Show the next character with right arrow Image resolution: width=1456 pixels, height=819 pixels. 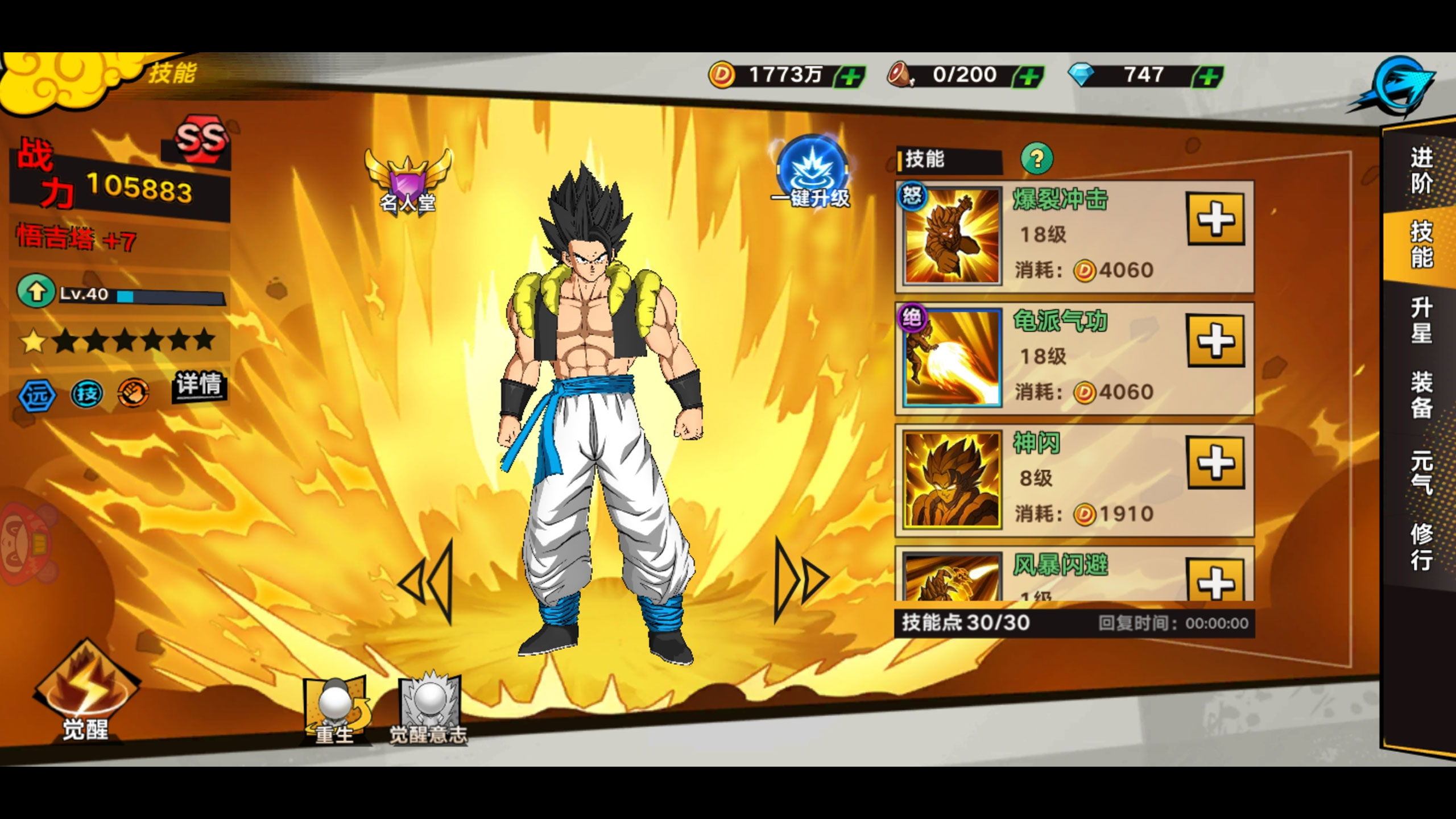[800, 581]
